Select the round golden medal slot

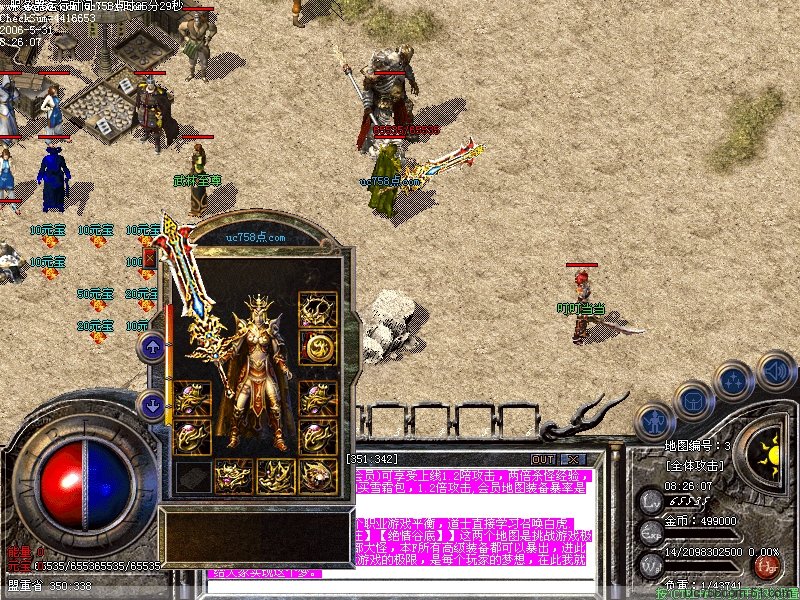(318, 347)
